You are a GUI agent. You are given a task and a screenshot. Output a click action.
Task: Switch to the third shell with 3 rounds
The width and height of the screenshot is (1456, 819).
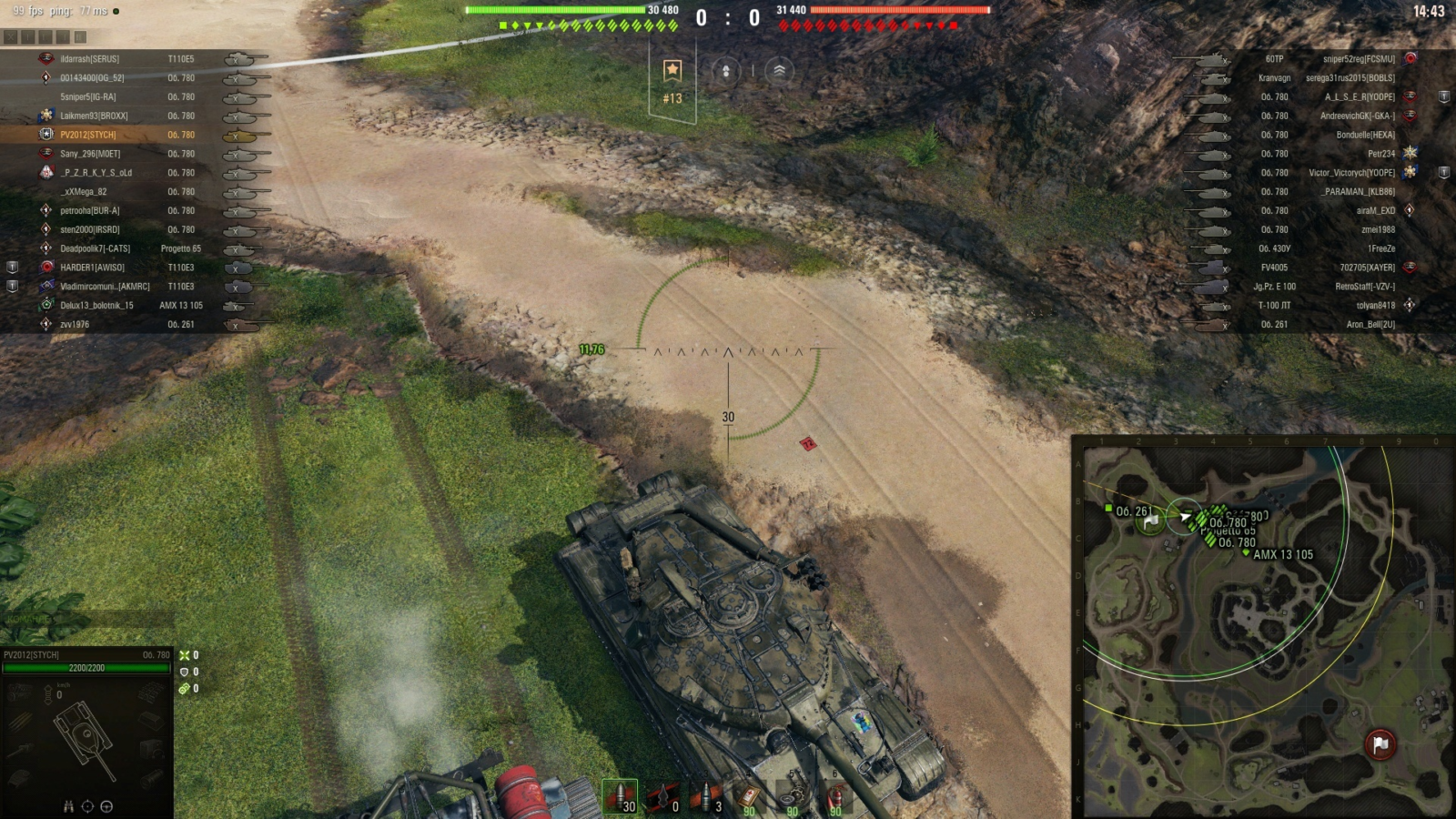pos(706,797)
